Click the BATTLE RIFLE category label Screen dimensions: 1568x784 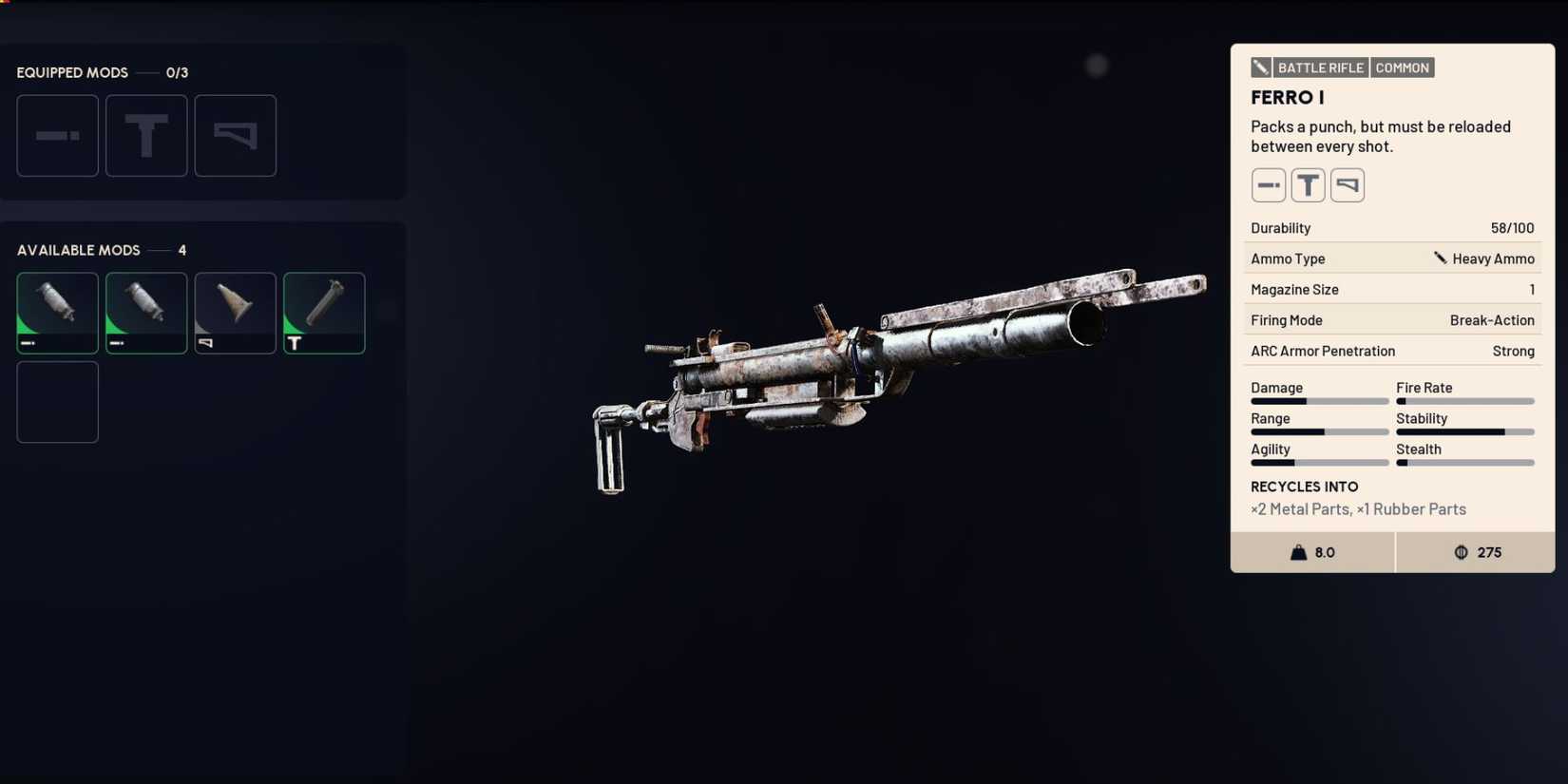(x=1322, y=67)
